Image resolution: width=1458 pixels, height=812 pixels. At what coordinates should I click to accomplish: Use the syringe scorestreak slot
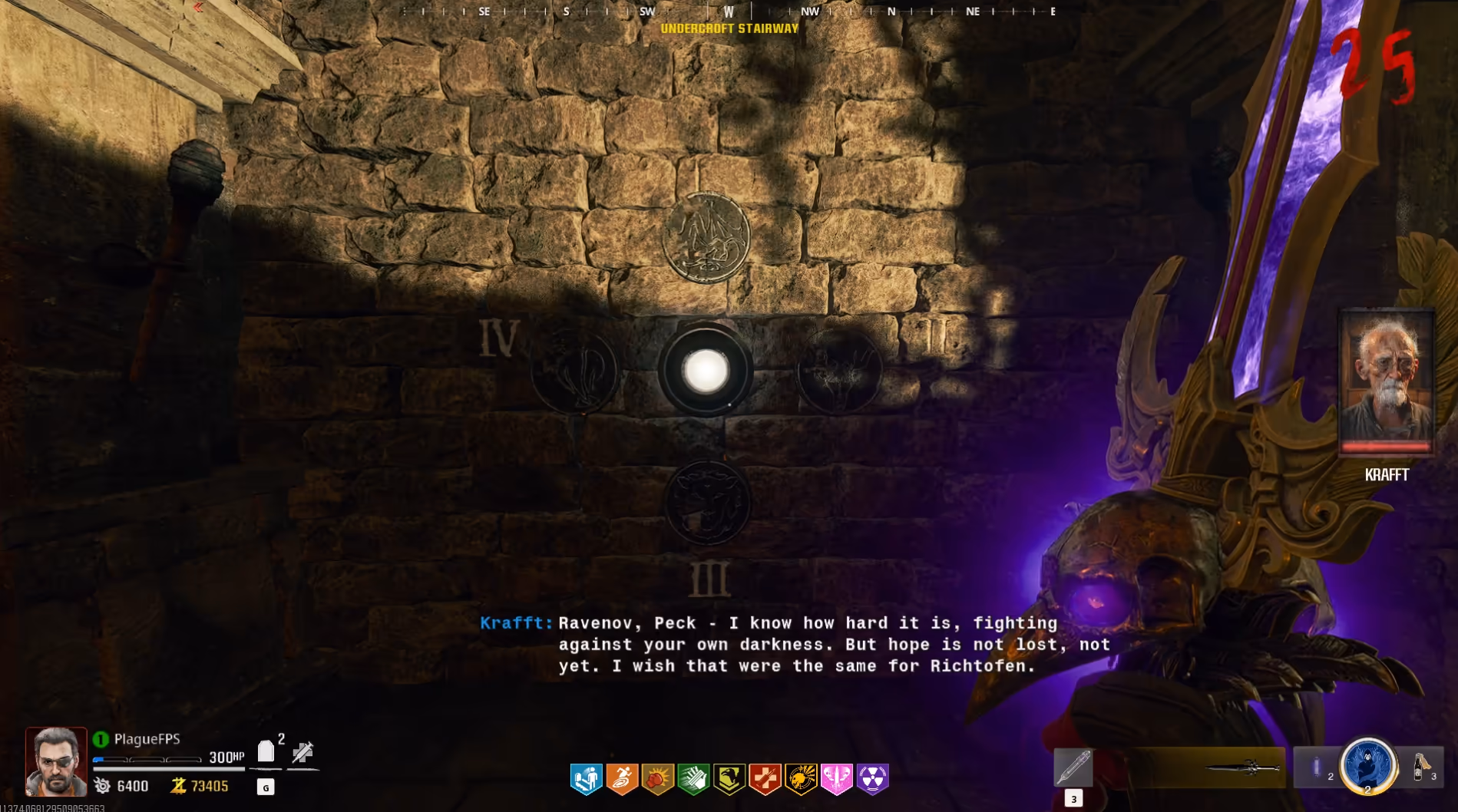point(1073,767)
